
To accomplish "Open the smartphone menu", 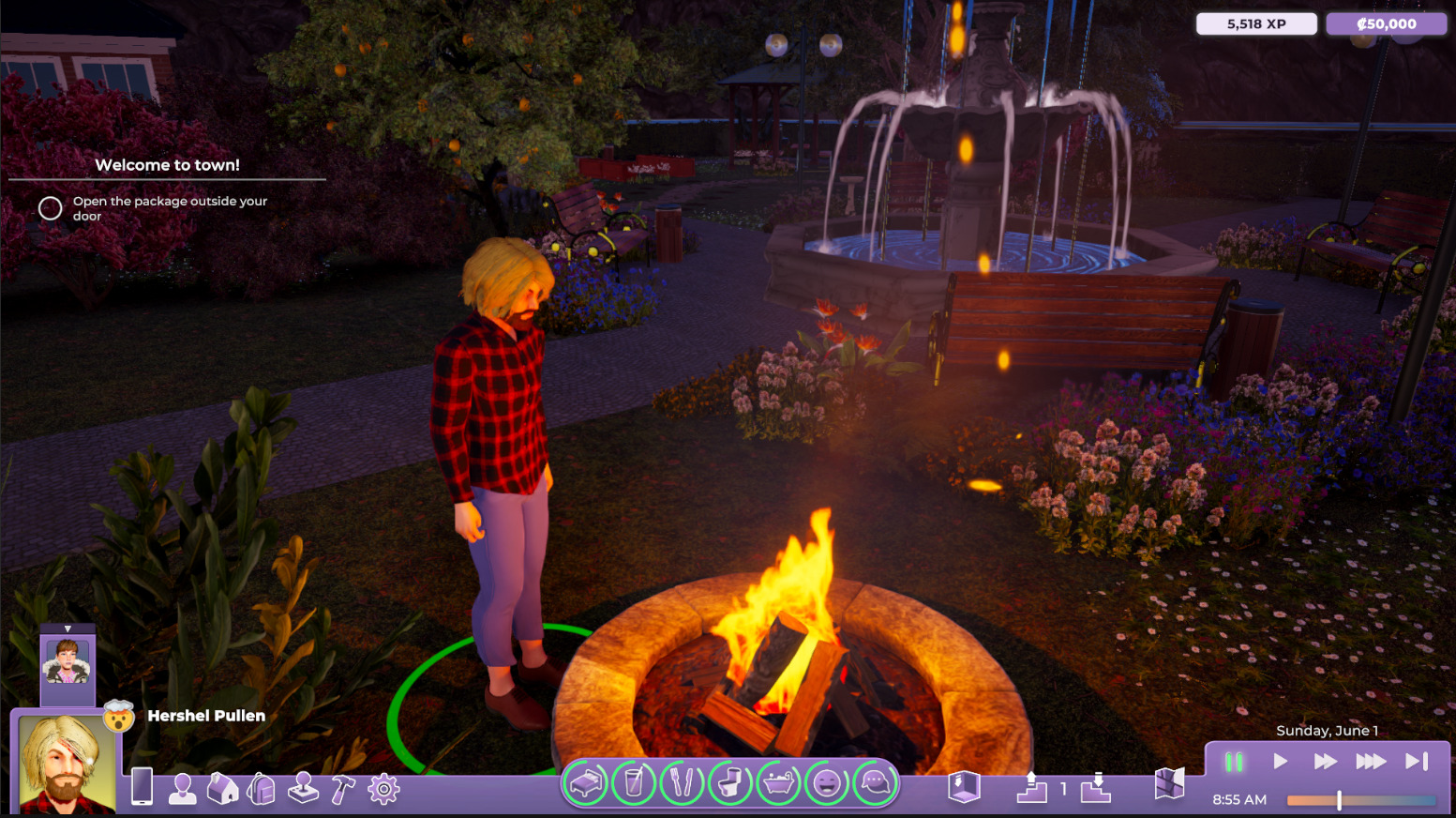I will coord(142,786).
